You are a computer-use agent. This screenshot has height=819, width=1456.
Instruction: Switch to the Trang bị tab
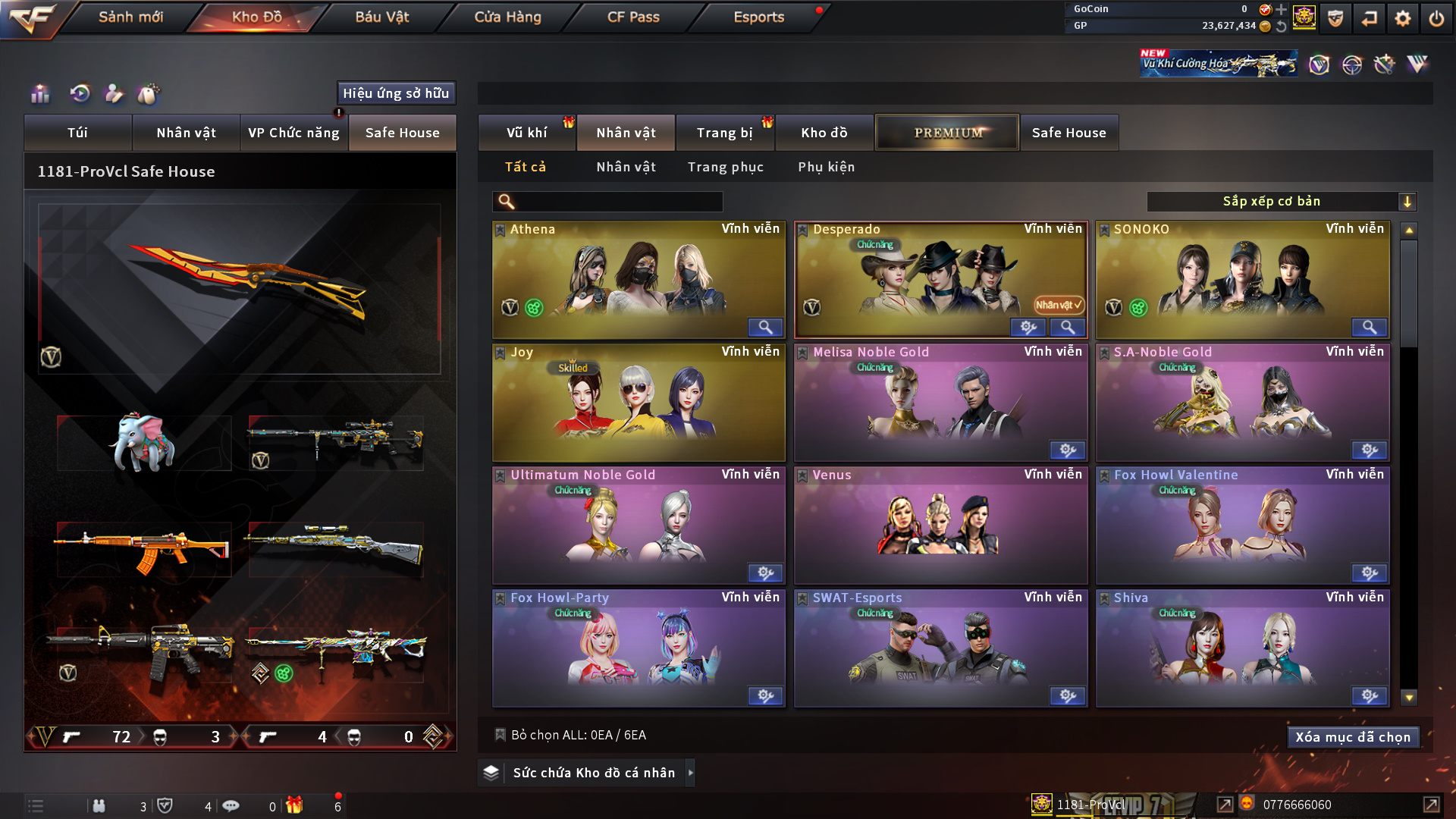pyautogui.click(x=724, y=133)
